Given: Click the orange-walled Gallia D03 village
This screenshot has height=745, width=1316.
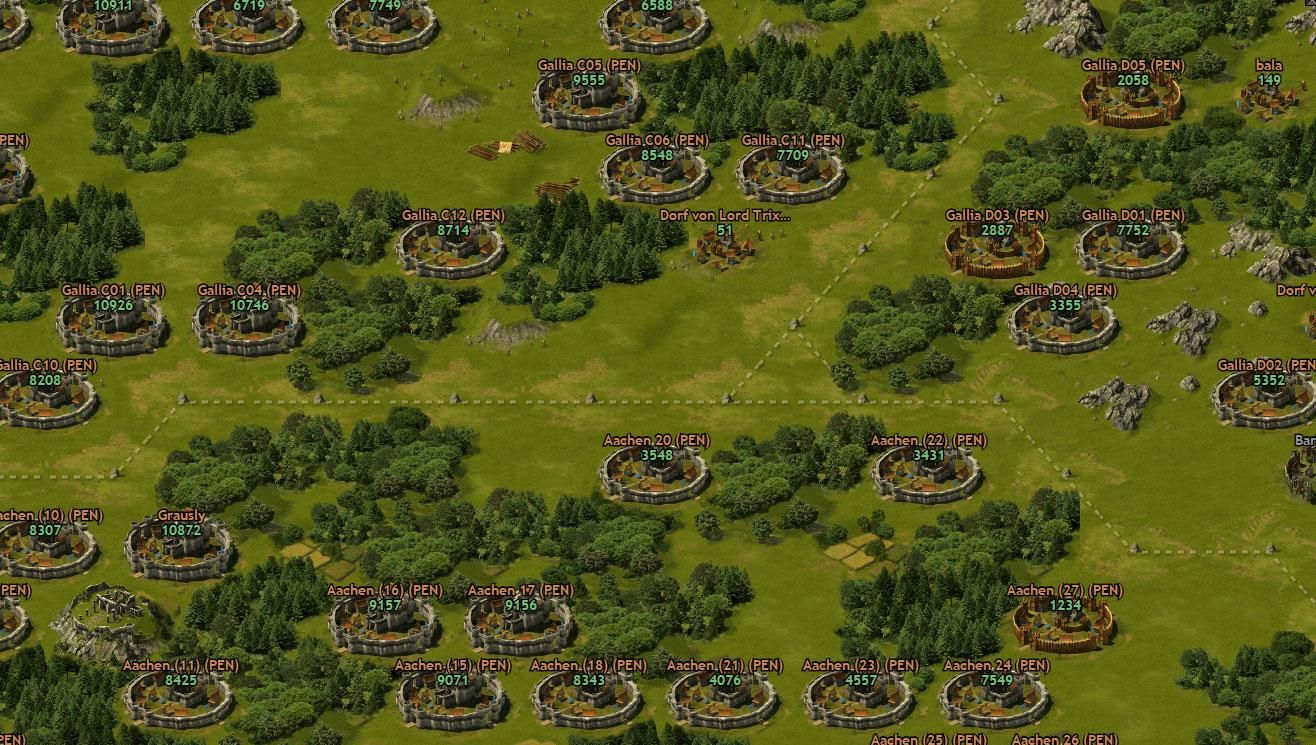Looking at the screenshot, I should [x=997, y=248].
